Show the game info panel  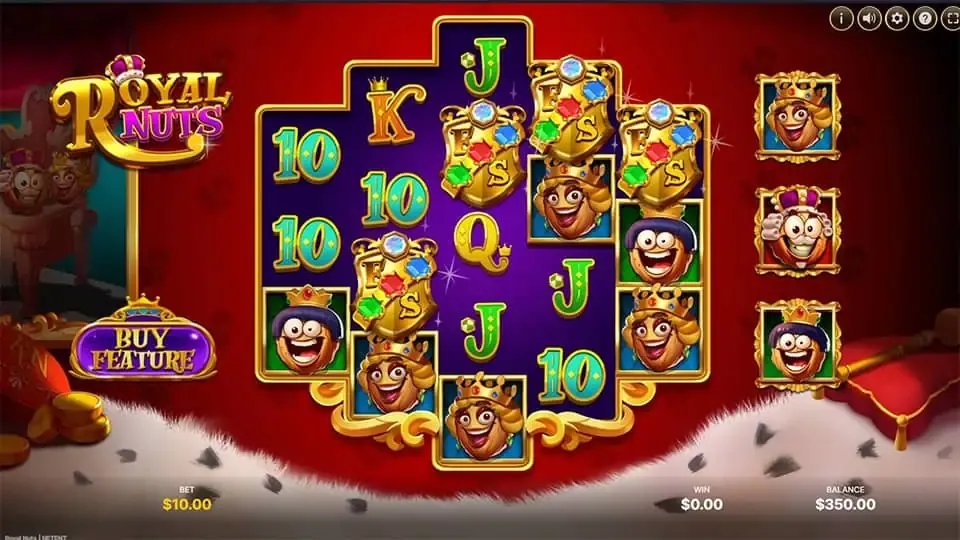[841, 17]
